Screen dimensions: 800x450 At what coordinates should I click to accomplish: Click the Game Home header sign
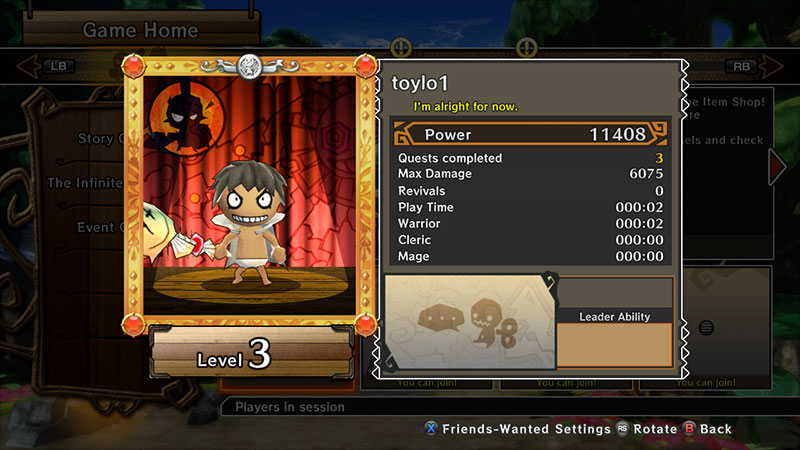tap(140, 30)
